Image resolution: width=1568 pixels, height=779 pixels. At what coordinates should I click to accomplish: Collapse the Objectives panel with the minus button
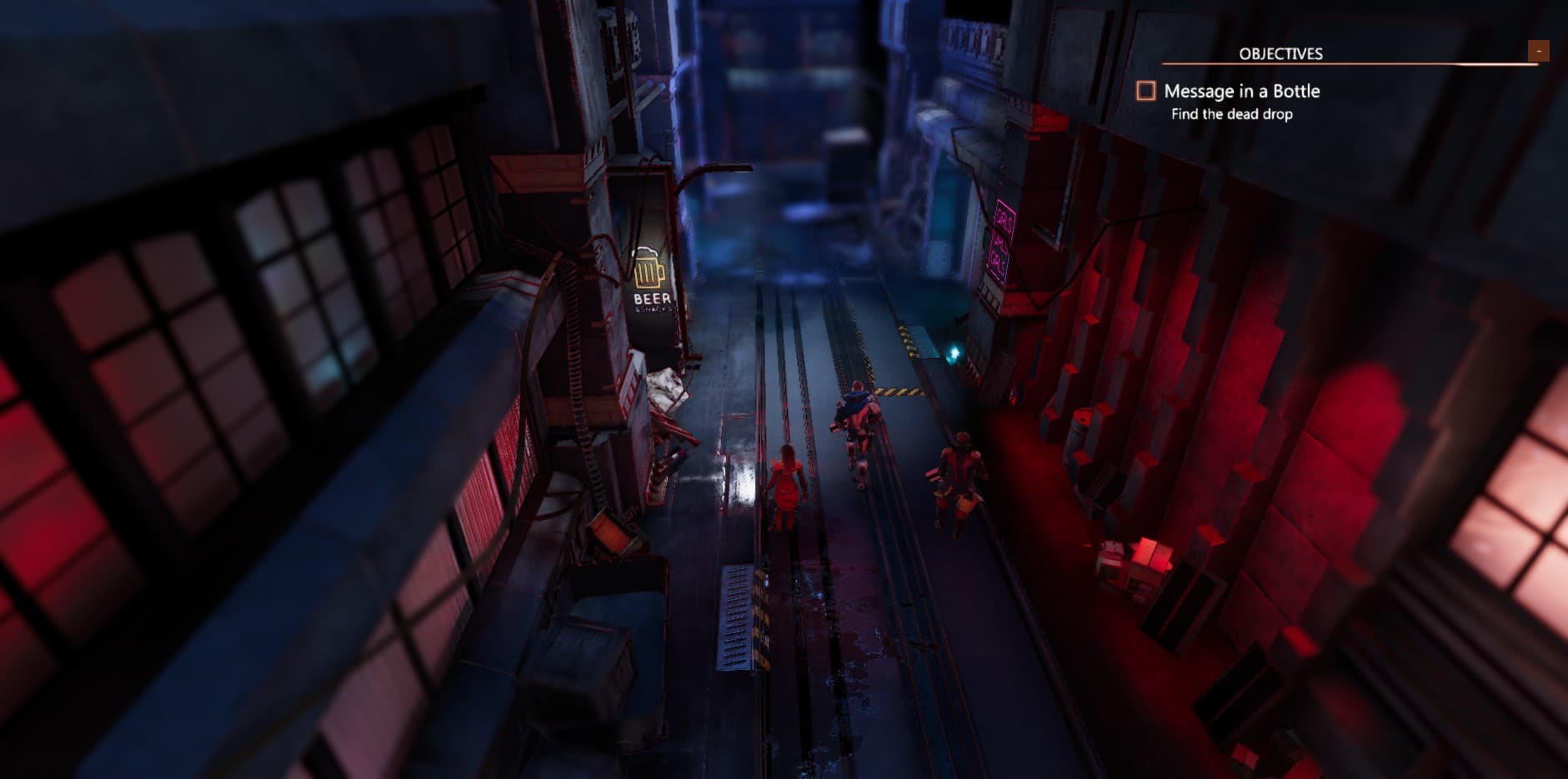(1538, 50)
